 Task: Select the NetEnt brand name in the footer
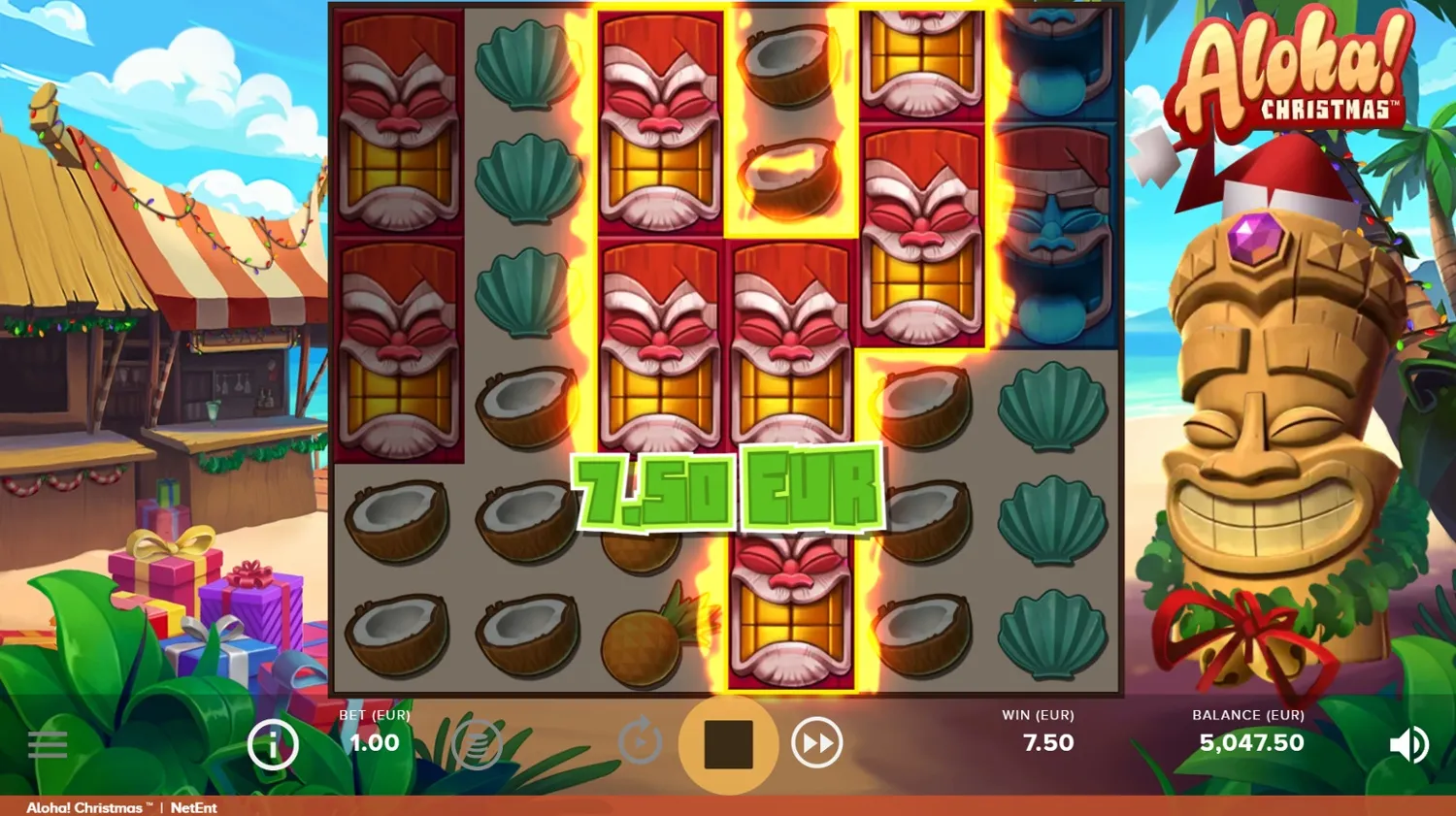(x=194, y=807)
